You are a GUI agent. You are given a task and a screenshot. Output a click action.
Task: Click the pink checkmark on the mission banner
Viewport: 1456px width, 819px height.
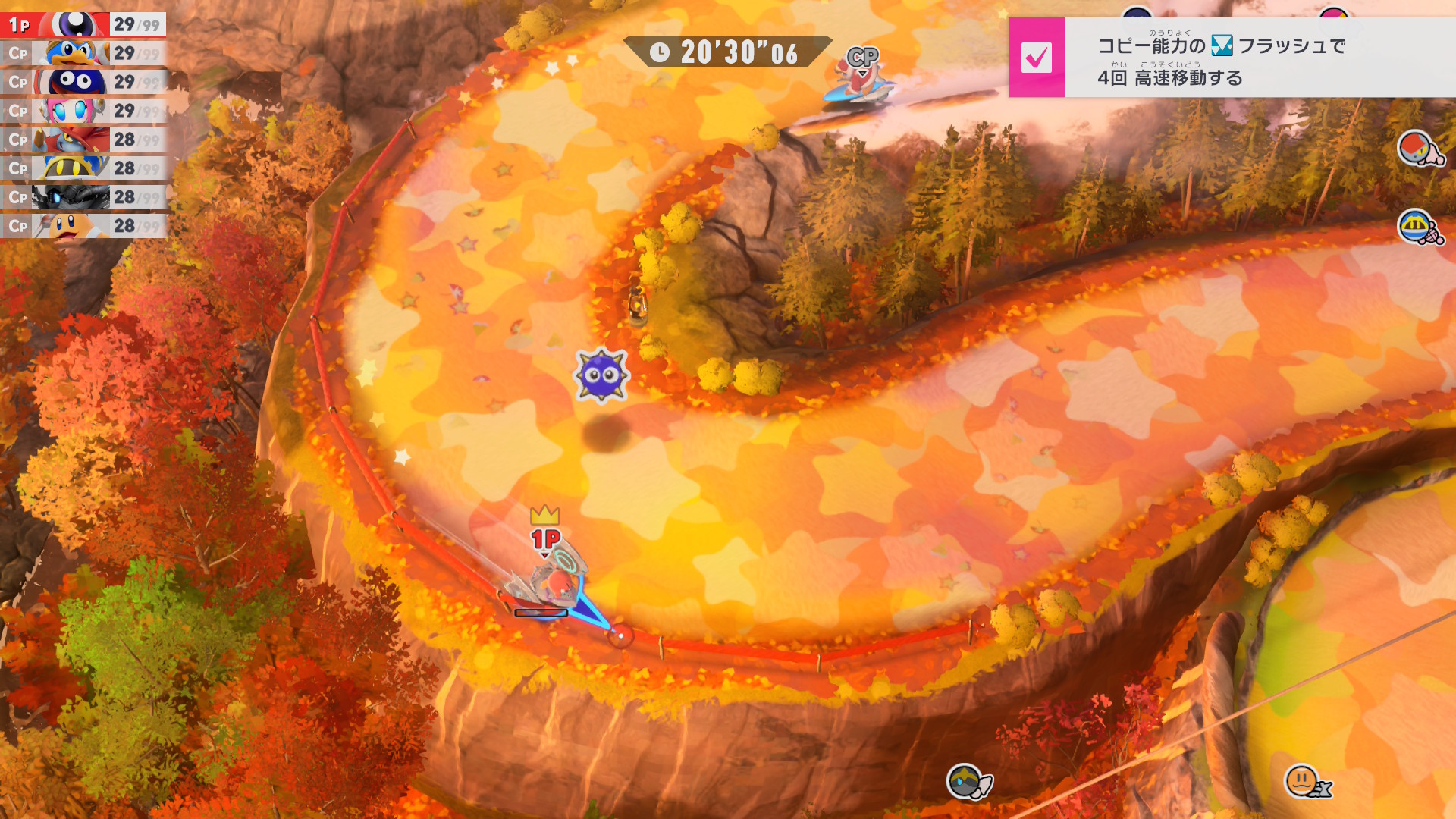point(1036,58)
